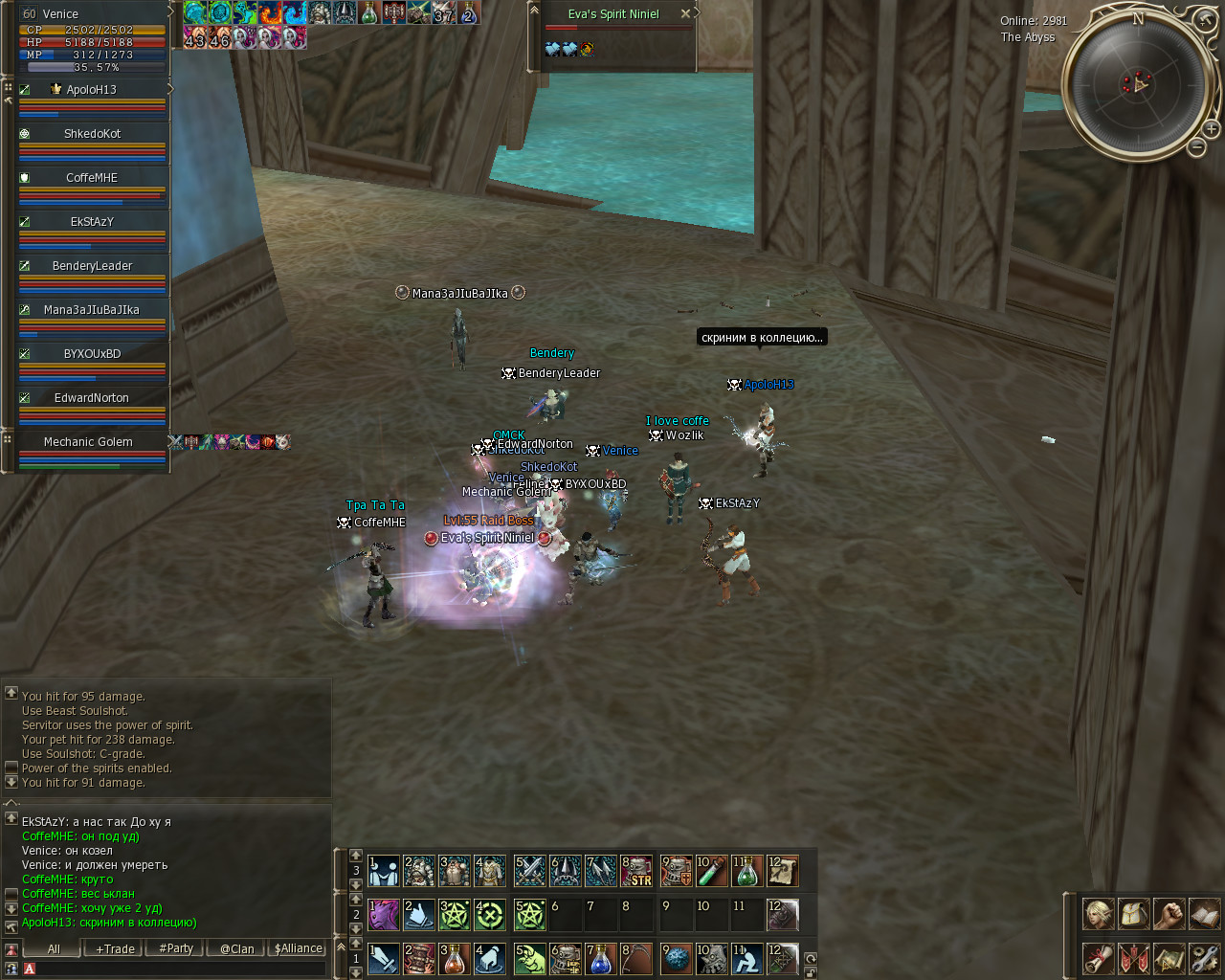Screen dimensions: 1225x980
Task: Show the @Clan chat channel
Action: (236, 949)
